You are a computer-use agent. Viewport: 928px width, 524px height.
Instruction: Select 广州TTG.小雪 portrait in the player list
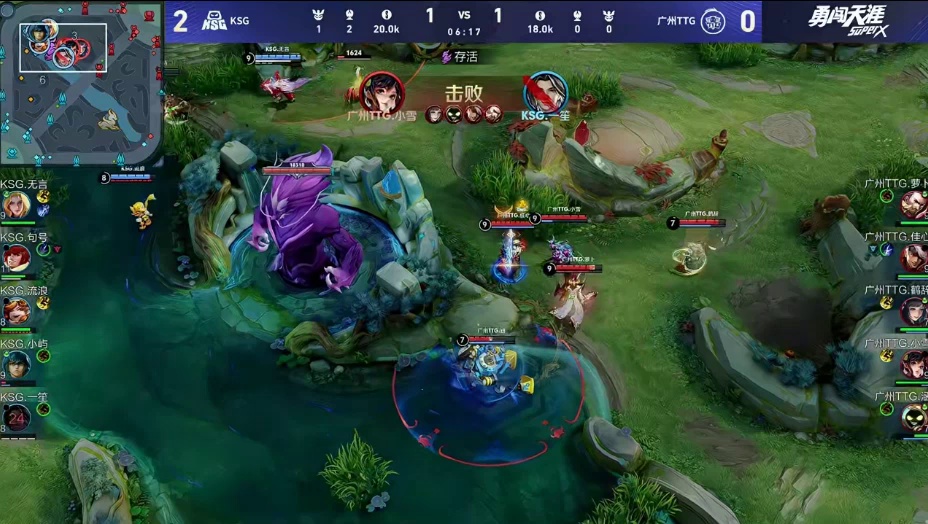[912, 364]
